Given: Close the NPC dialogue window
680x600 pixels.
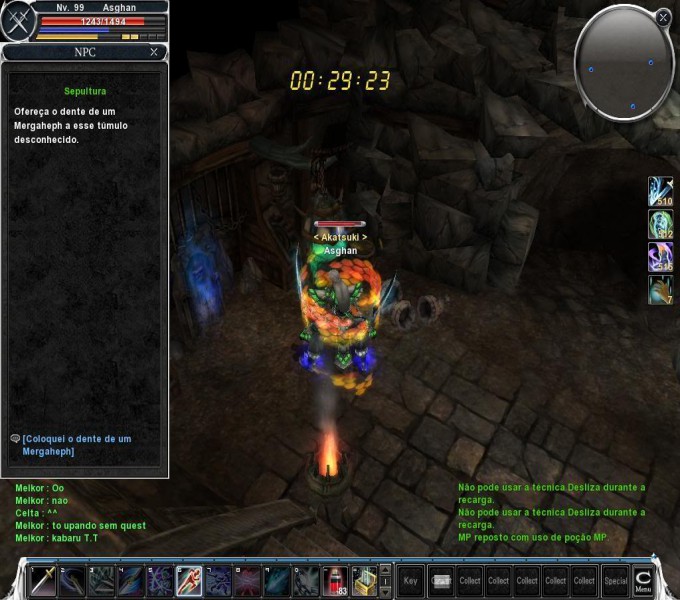Looking at the screenshot, I should point(154,52).
